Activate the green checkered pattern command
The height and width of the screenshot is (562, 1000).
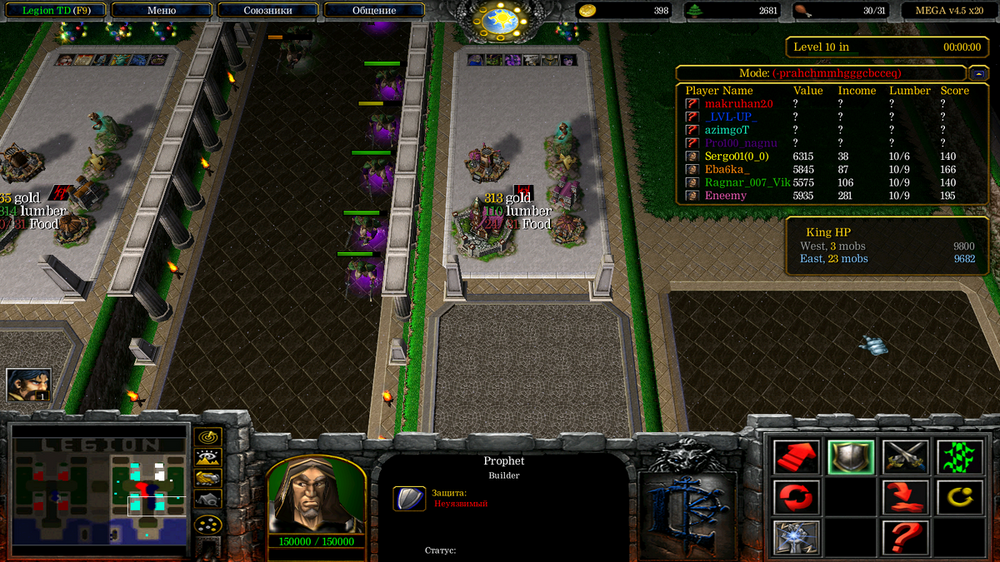tap(959, 457)
